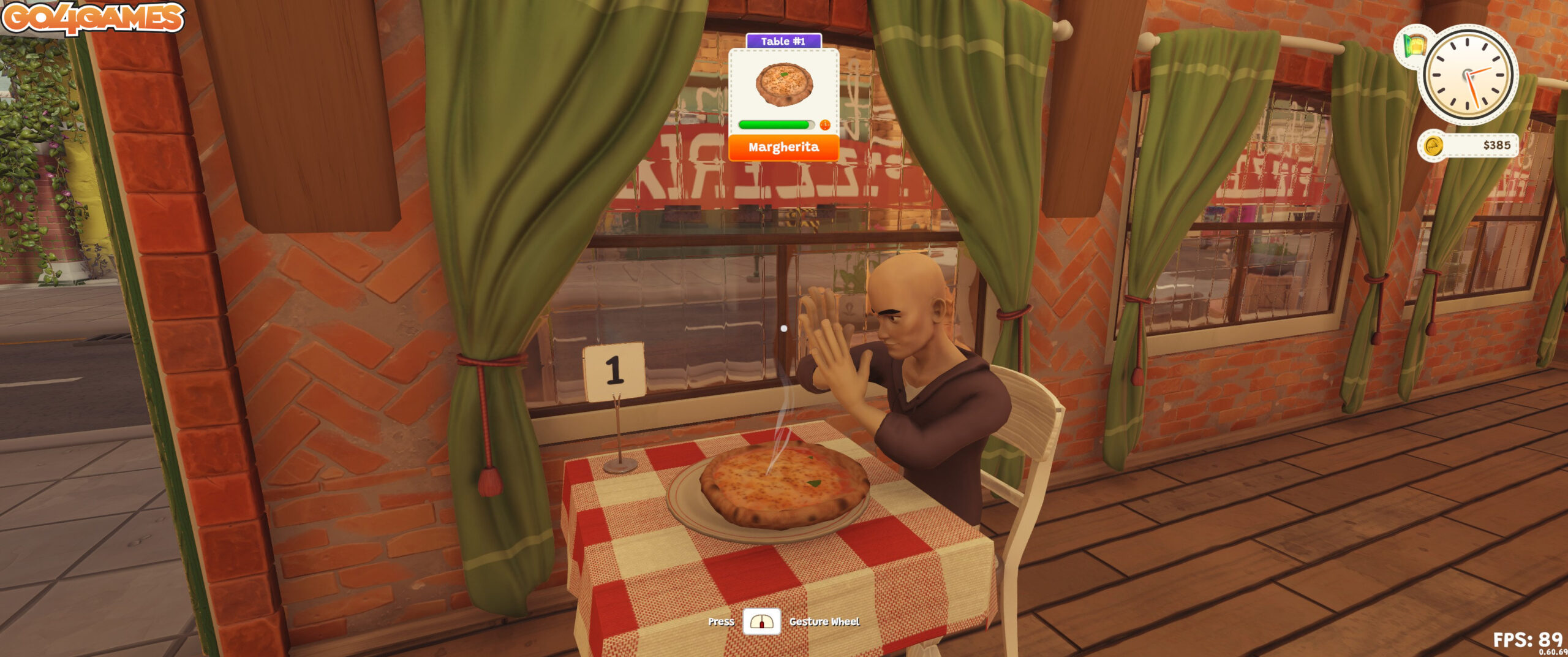The height and width of the screenshot is (657, 1568).
Task: Click the orange Margherita order label
Action: (783, 147)
